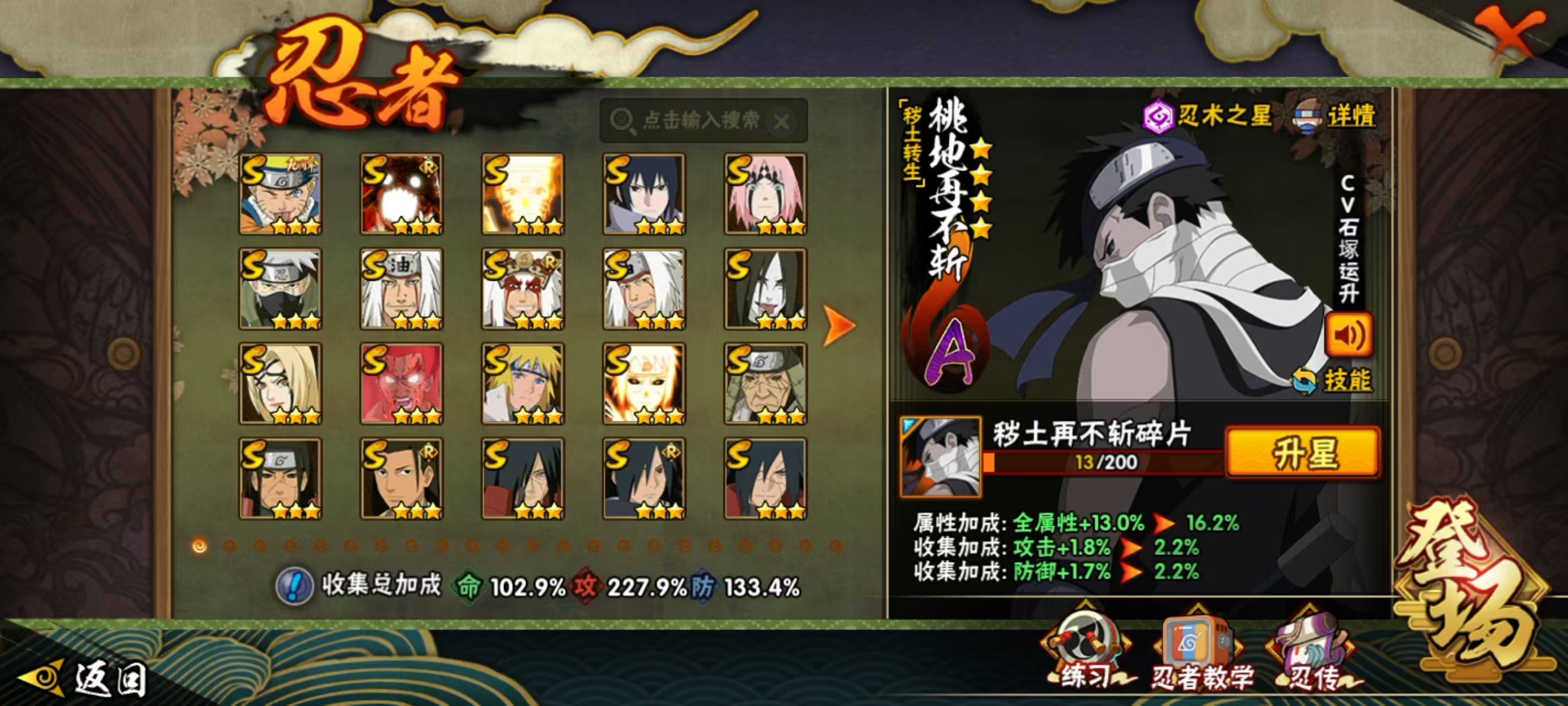1568x706 pixels.
Task: Click the blue exclamation collection bonus info icon
Action: click(x=294, y=586)
